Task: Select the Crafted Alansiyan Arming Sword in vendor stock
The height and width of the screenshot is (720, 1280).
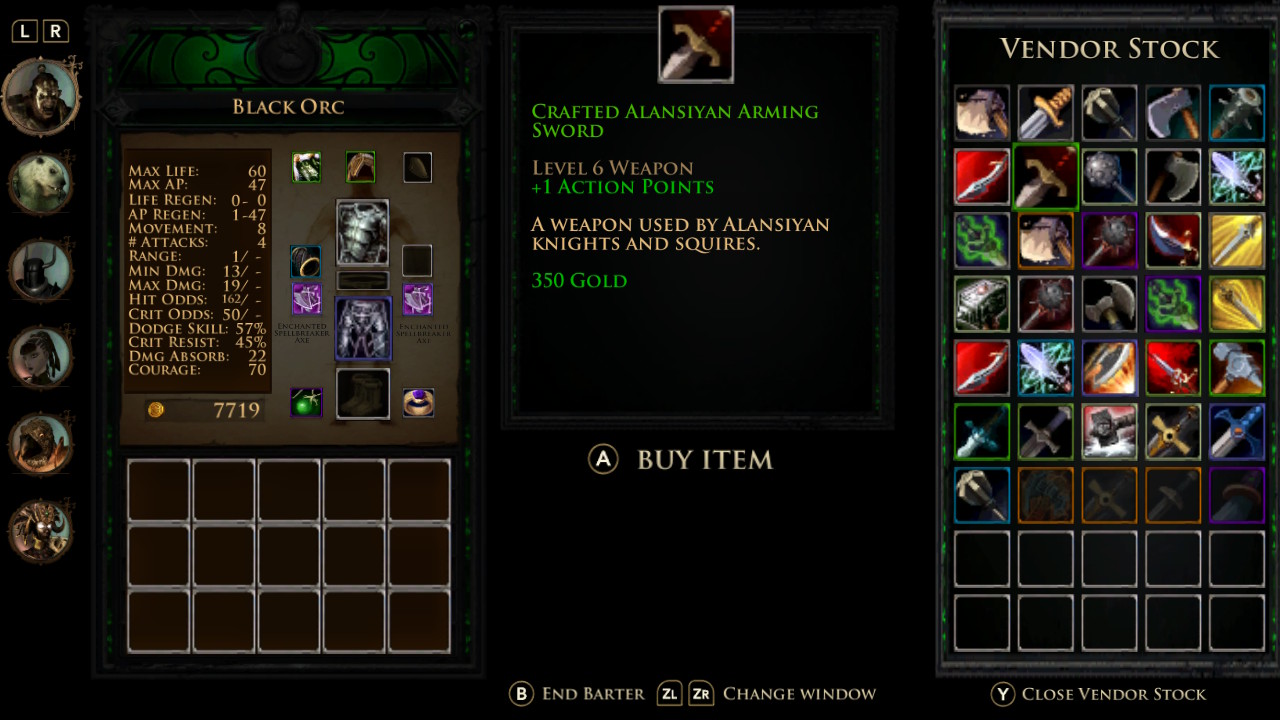Action: (1045, 177)
